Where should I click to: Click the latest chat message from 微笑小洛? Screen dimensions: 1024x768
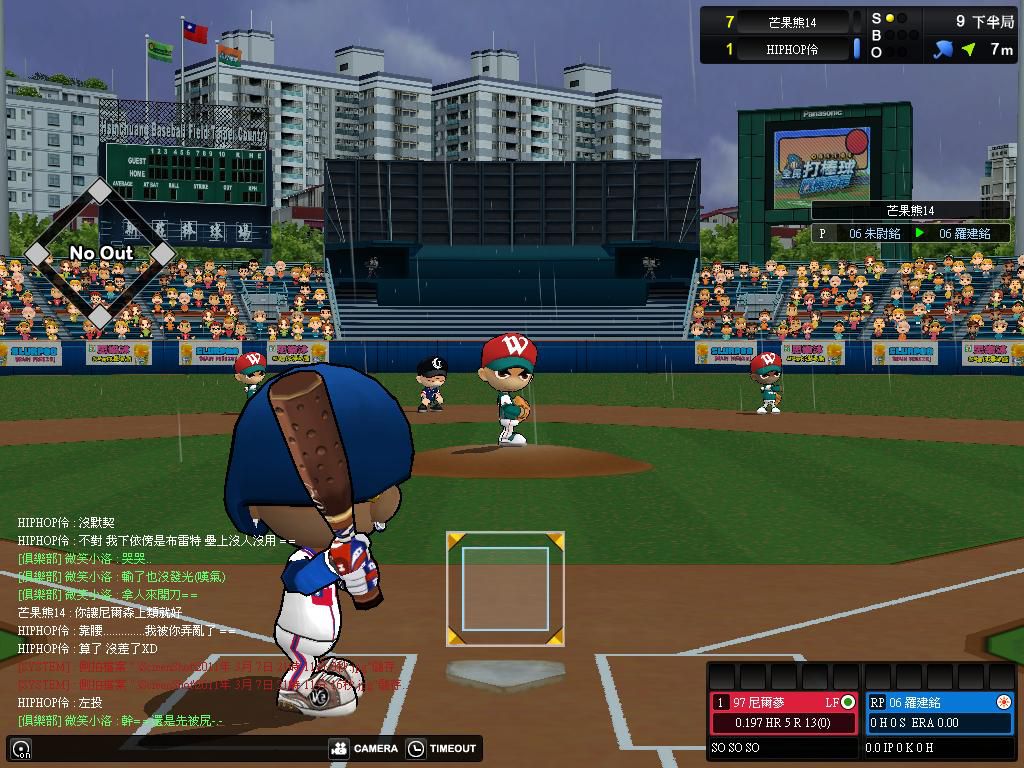[135, 720]
